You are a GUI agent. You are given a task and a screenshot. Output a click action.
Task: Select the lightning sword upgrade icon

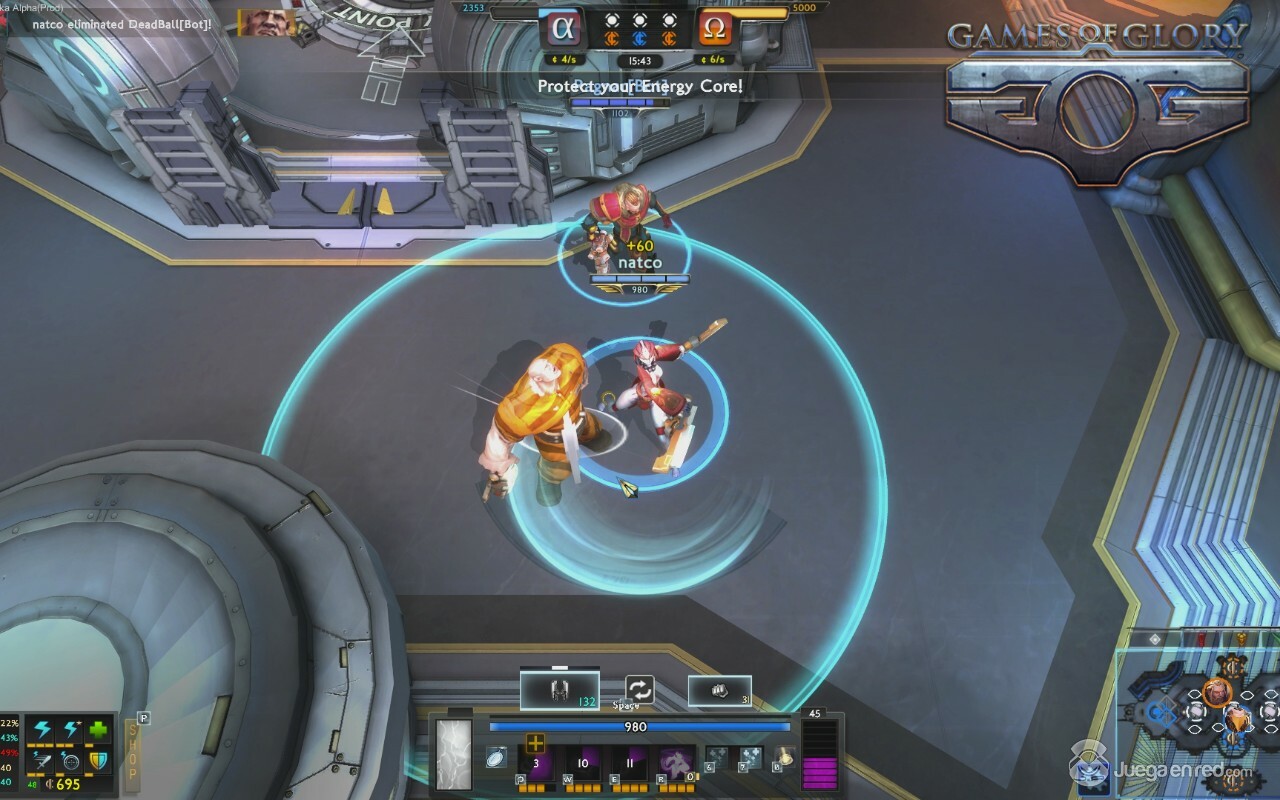[42, 762]
